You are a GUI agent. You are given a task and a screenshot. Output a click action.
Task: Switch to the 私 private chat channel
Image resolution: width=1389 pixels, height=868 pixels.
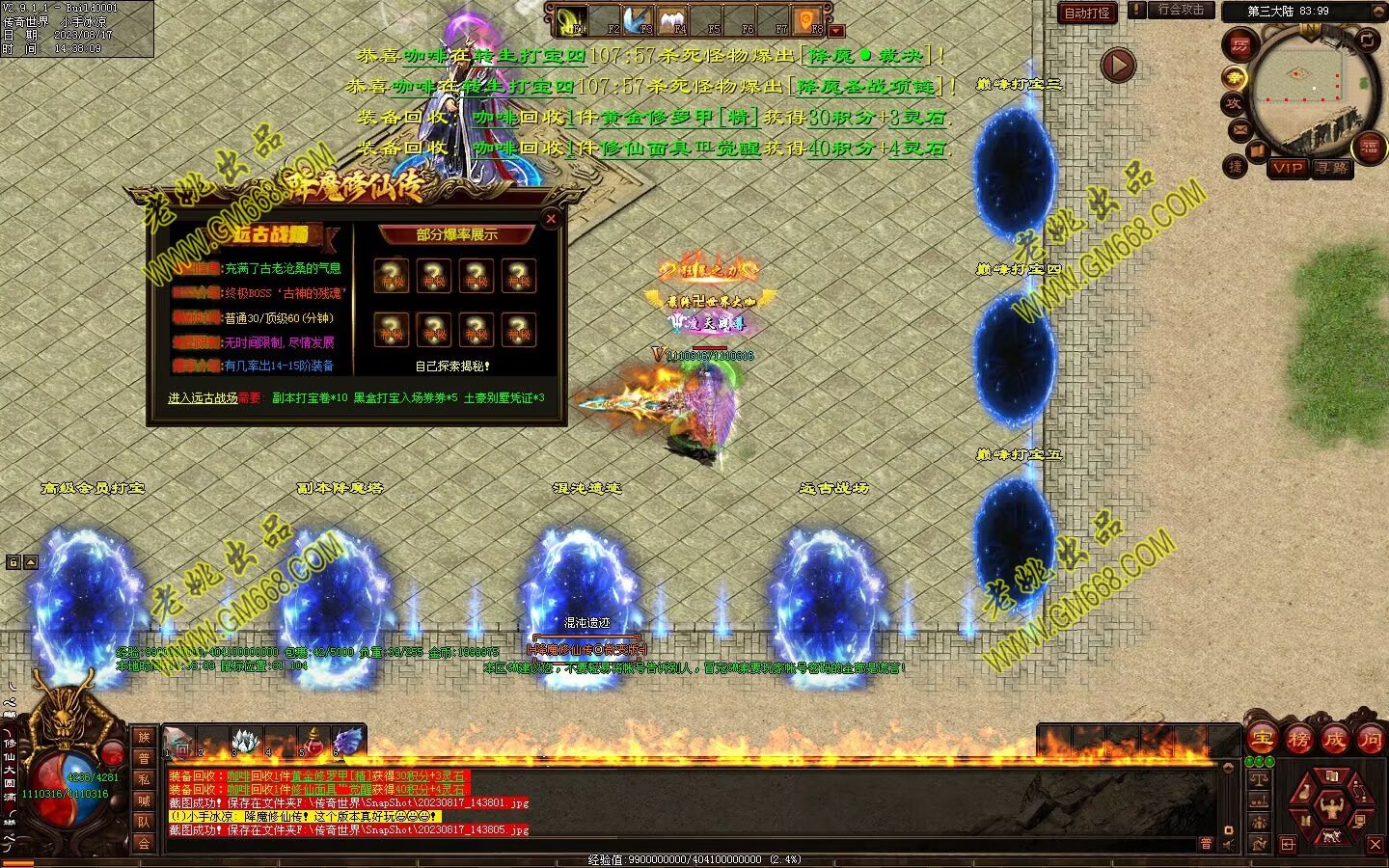[144, 779]
